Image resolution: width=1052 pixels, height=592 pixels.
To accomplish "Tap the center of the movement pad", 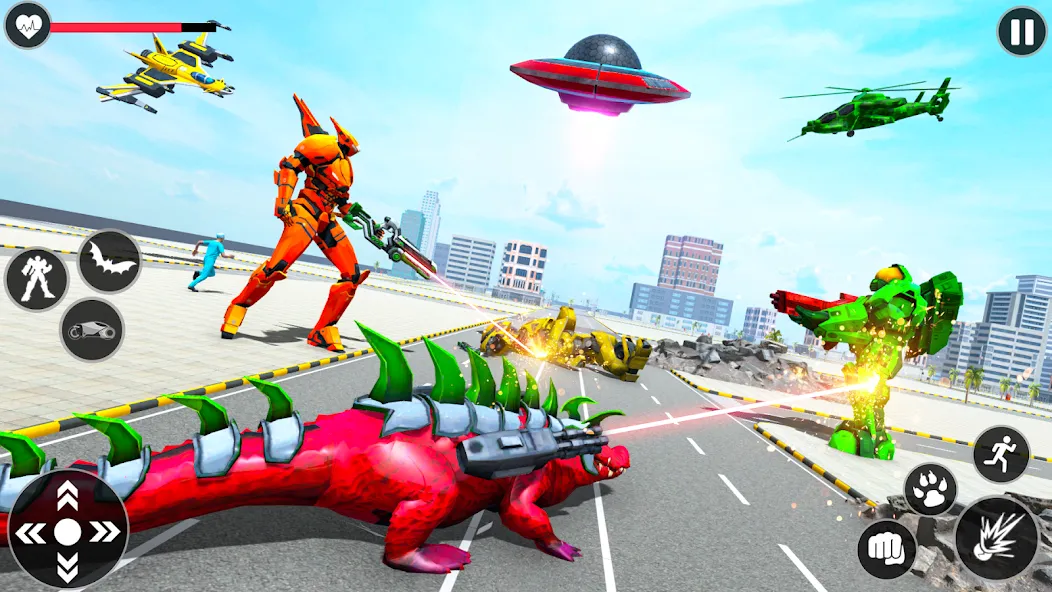I will click(x=67, y=531).
